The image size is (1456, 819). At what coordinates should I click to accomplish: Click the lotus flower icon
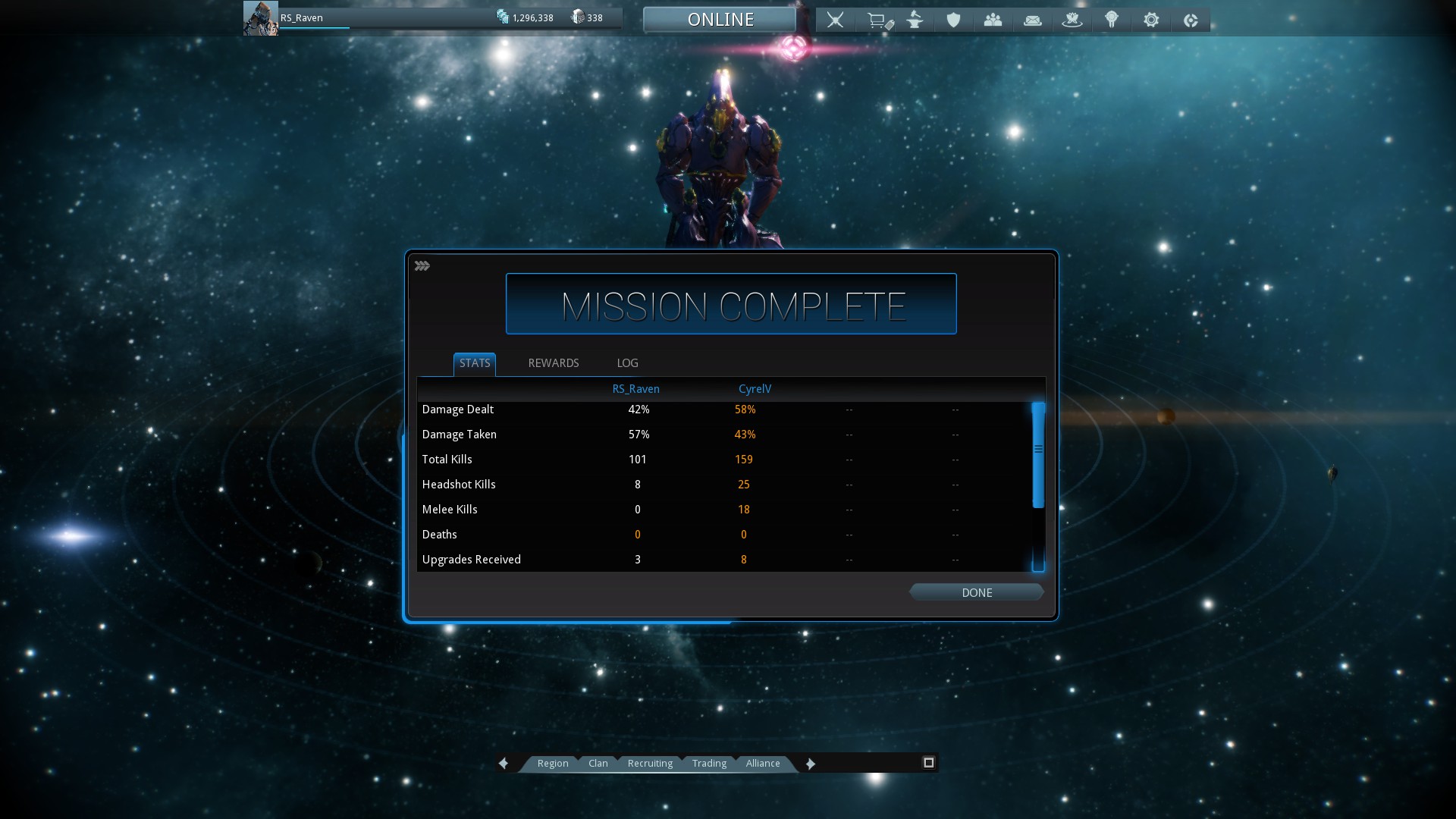click(x=1072, y=20)
